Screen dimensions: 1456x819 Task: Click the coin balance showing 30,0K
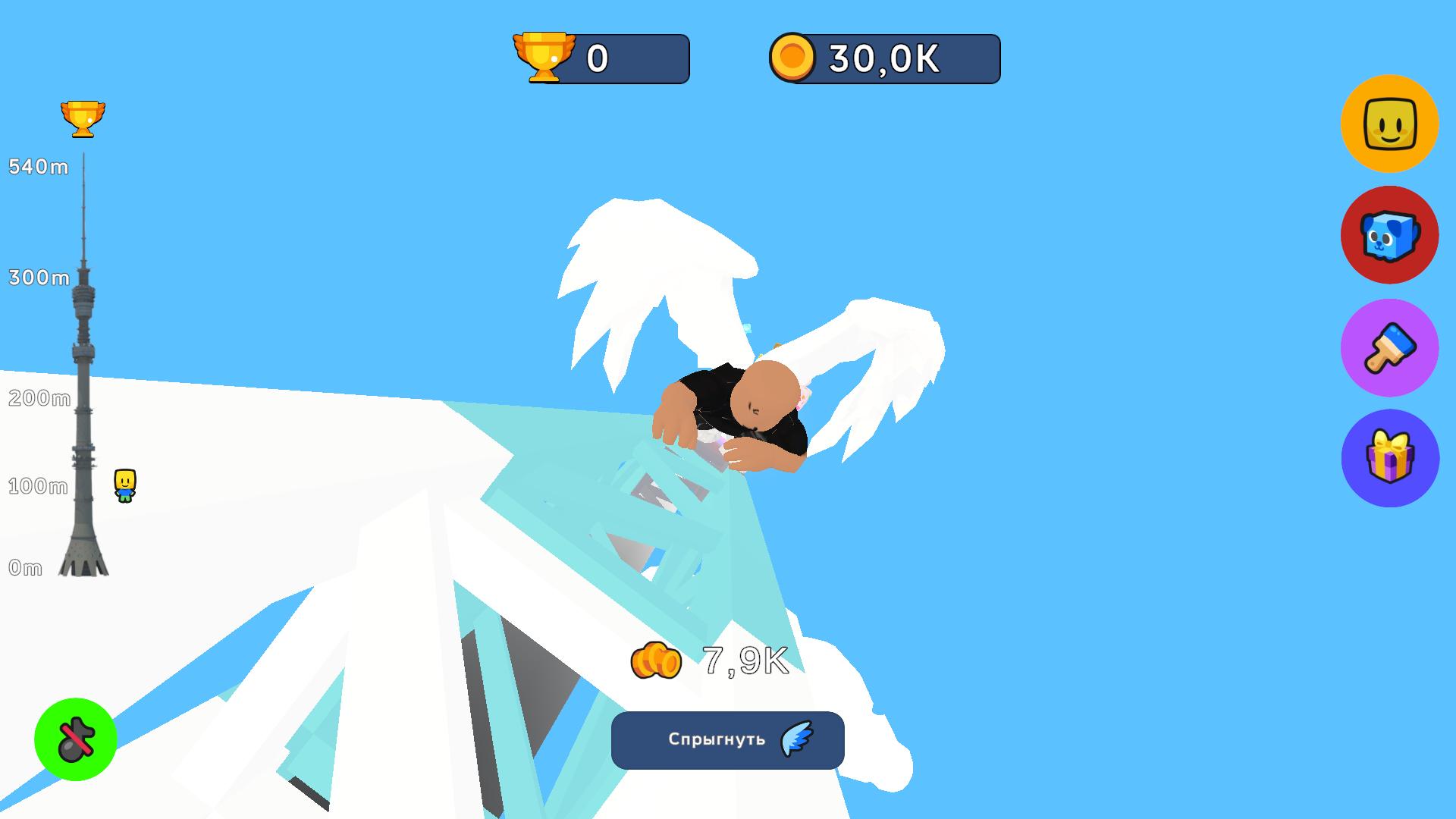(883, 58)
